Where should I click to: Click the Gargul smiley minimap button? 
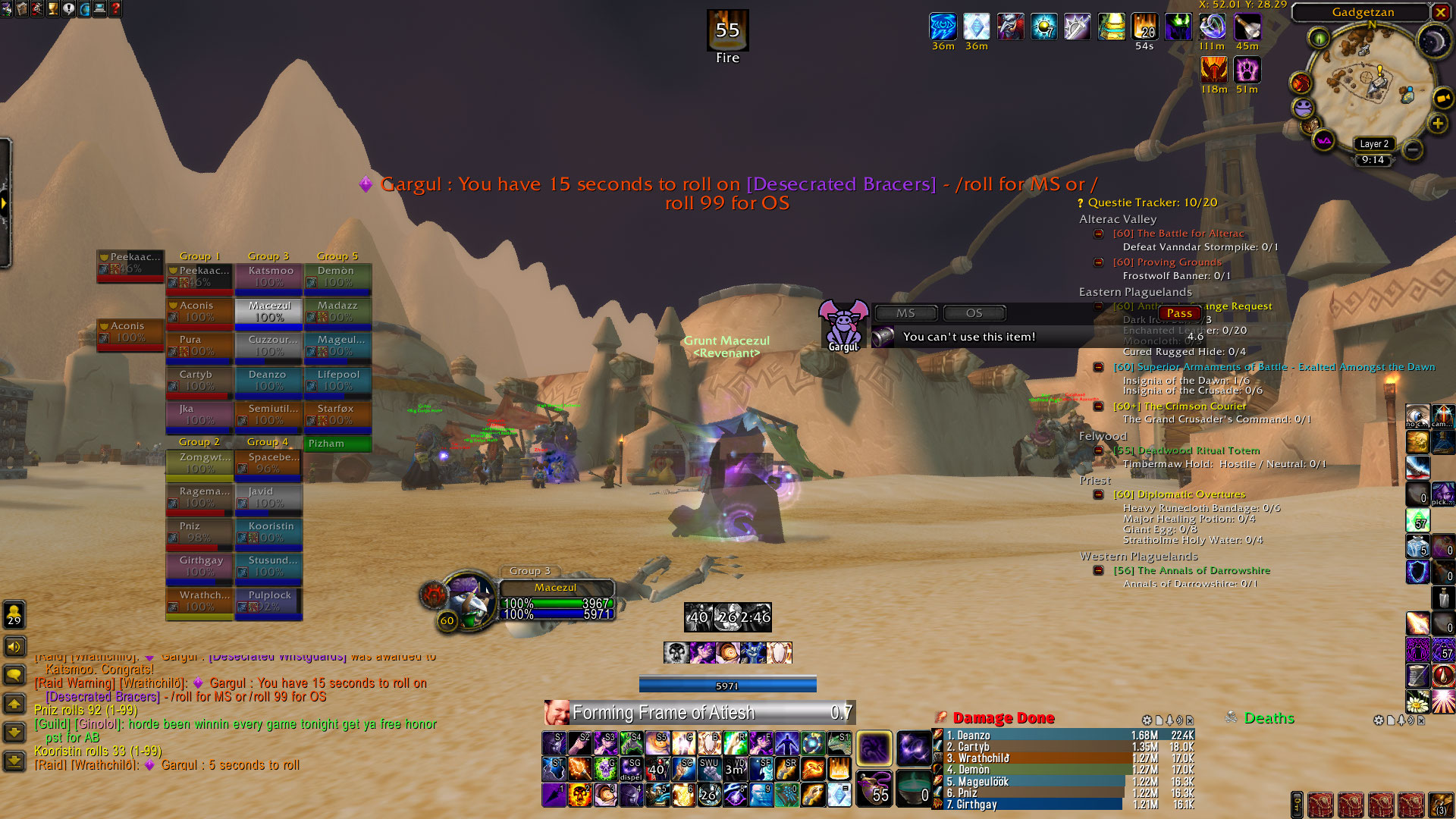pos(1304,108)
